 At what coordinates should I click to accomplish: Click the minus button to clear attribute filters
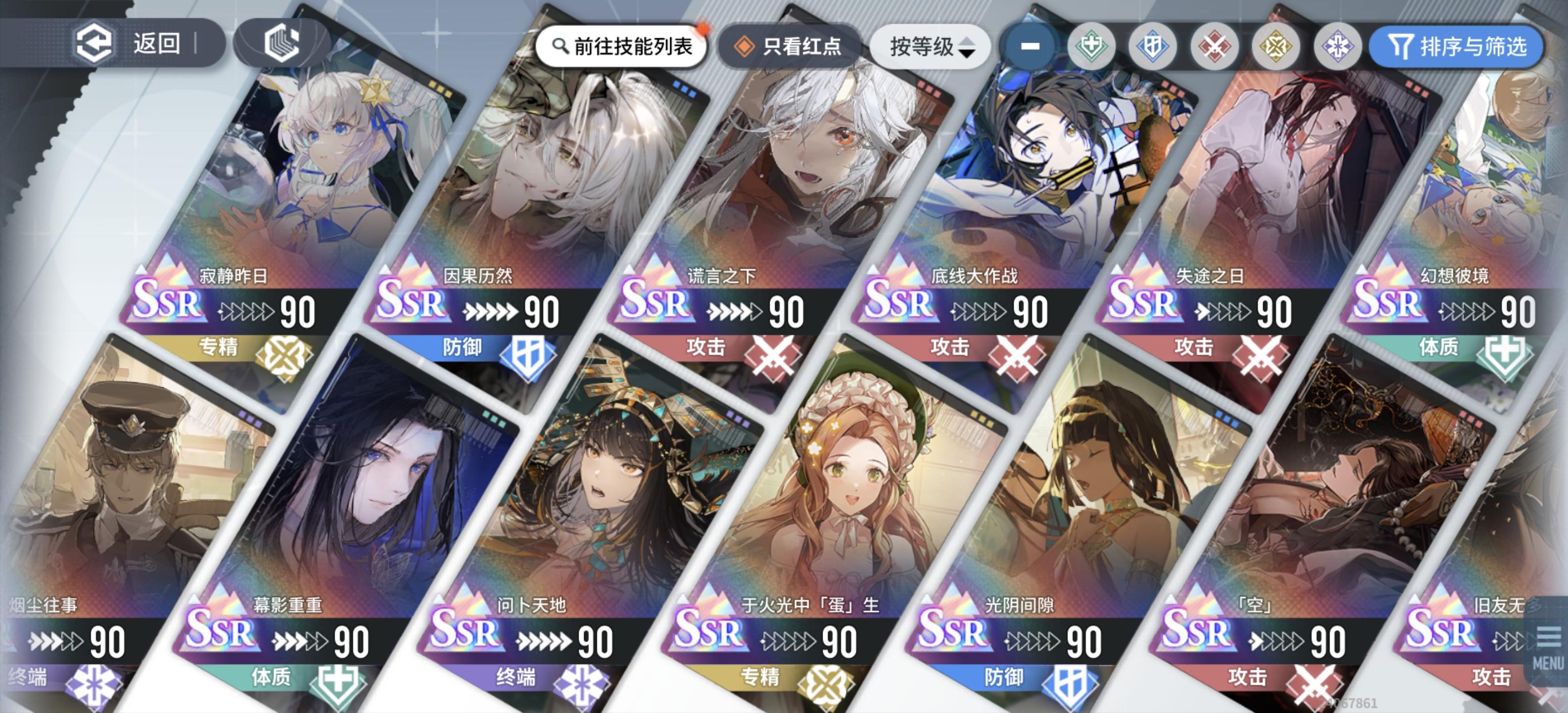tap(1030, 46)
